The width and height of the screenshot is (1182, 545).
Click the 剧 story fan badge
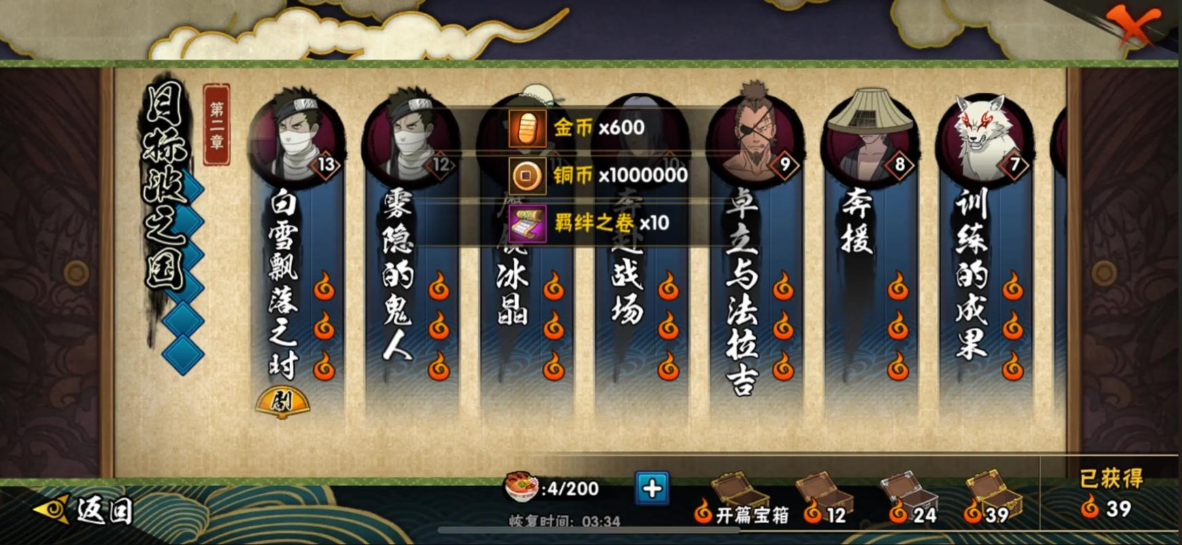pos(283,403)
